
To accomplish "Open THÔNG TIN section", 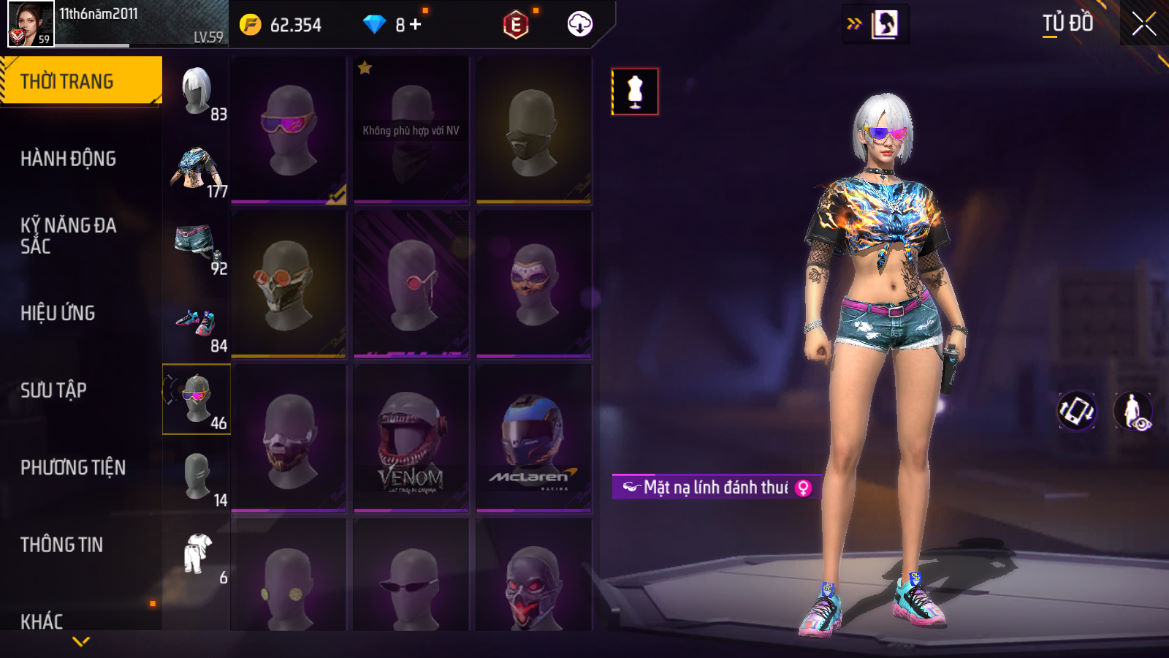I will pos(62,544).
